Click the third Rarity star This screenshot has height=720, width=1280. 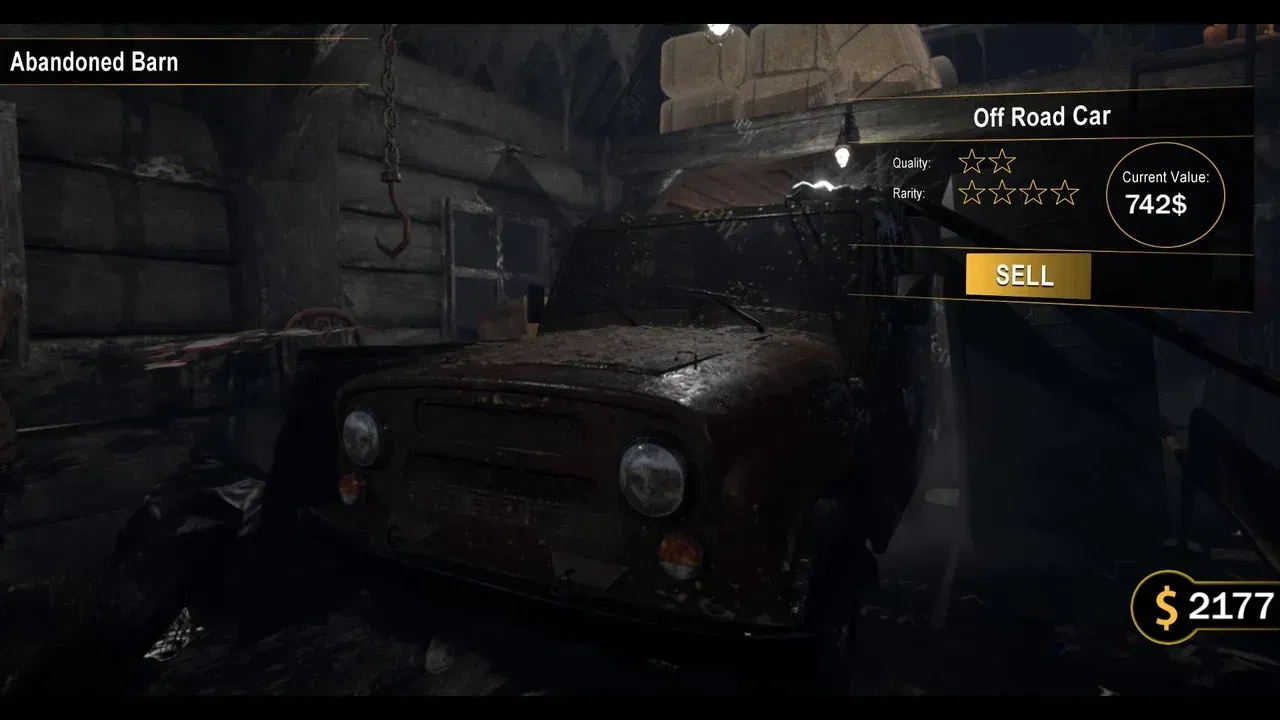pyautogui.click(x=1032, y=192)
